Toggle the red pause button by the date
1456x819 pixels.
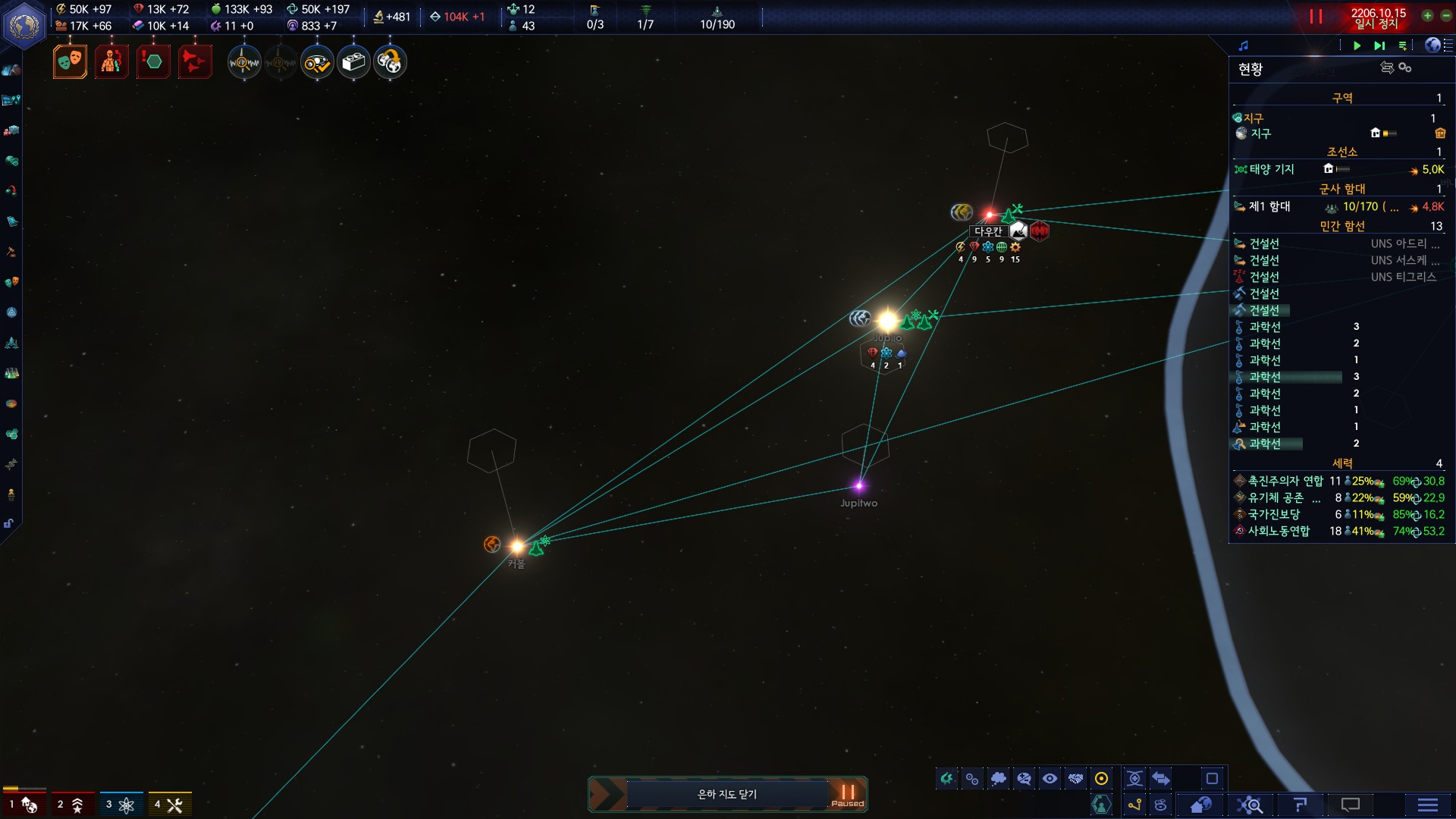click(1316, 17)
